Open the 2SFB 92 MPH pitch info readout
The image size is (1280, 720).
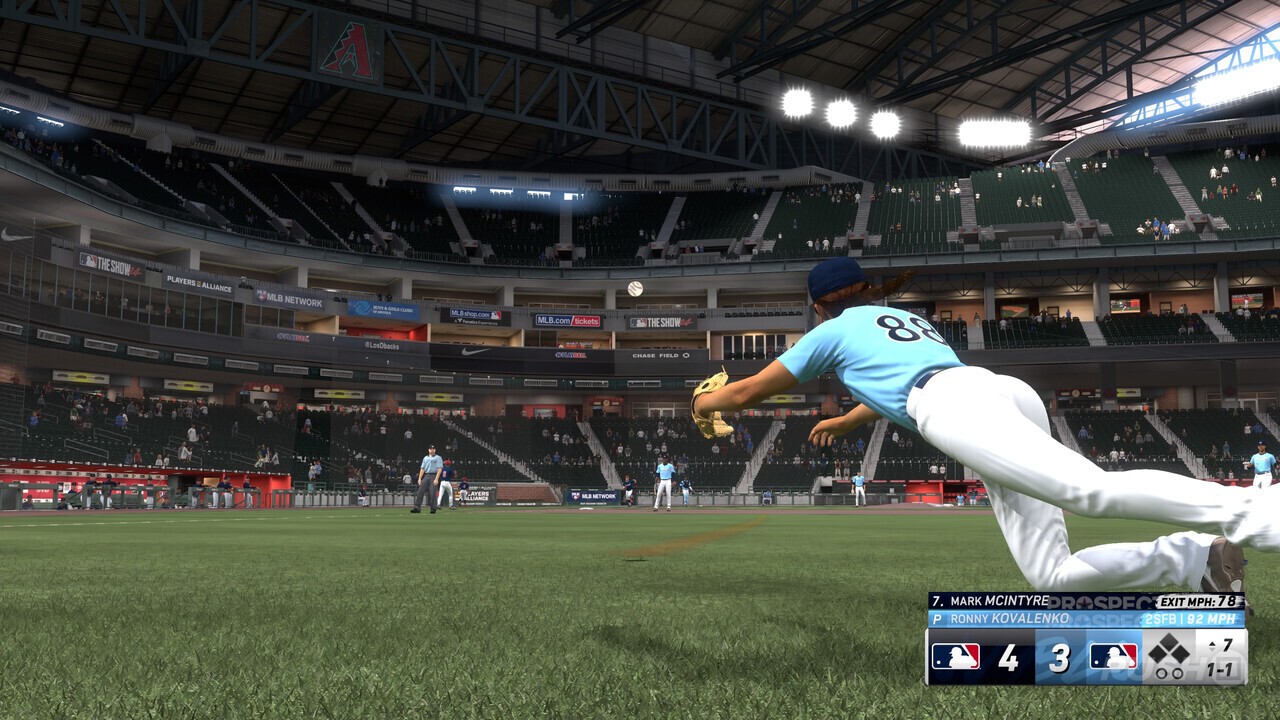[x=1189, y=618]
